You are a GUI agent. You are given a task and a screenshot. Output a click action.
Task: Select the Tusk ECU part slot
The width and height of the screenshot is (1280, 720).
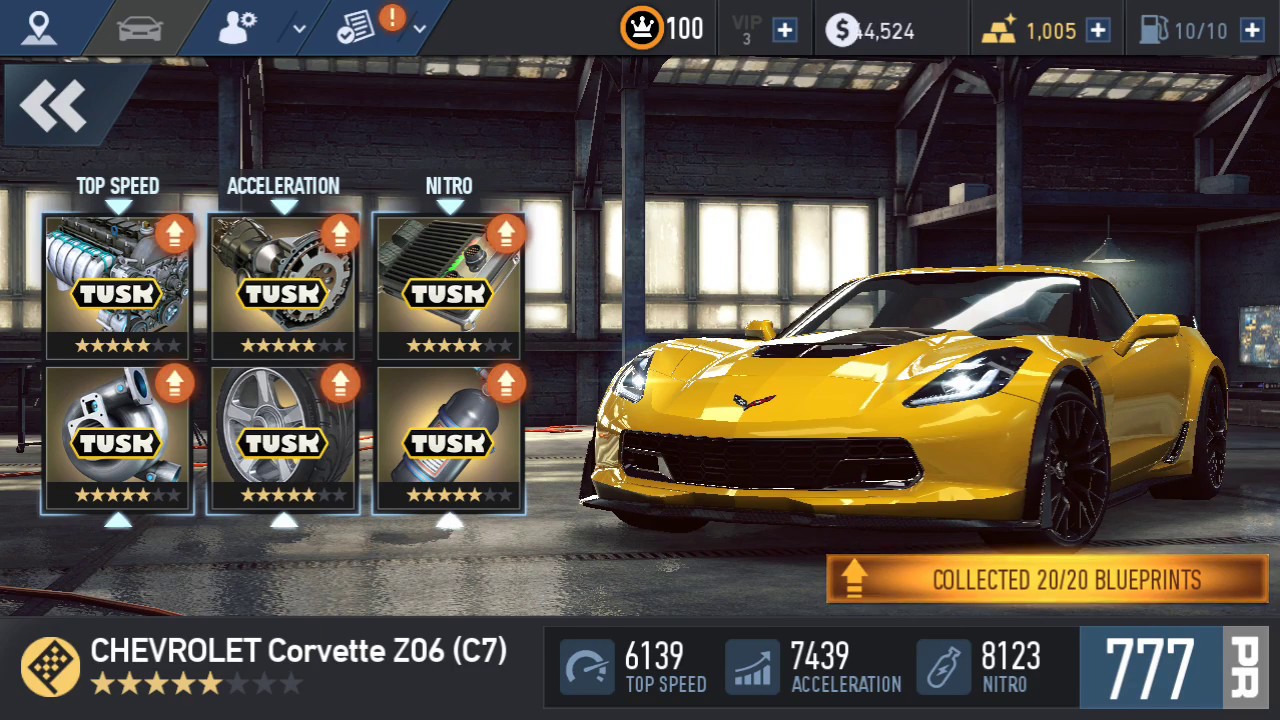tap(449, 285)
